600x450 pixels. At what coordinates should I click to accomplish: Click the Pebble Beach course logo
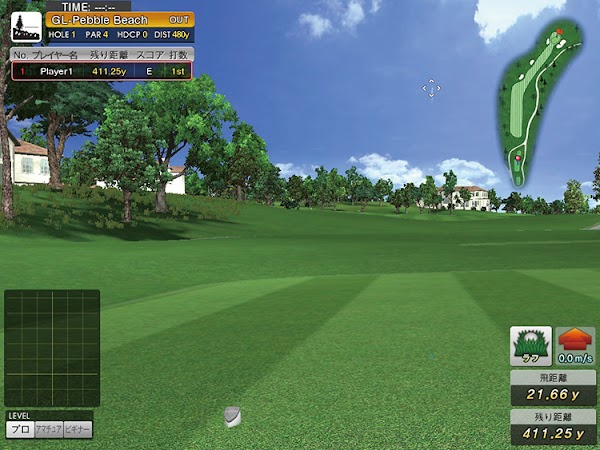(x=24, y=27)
